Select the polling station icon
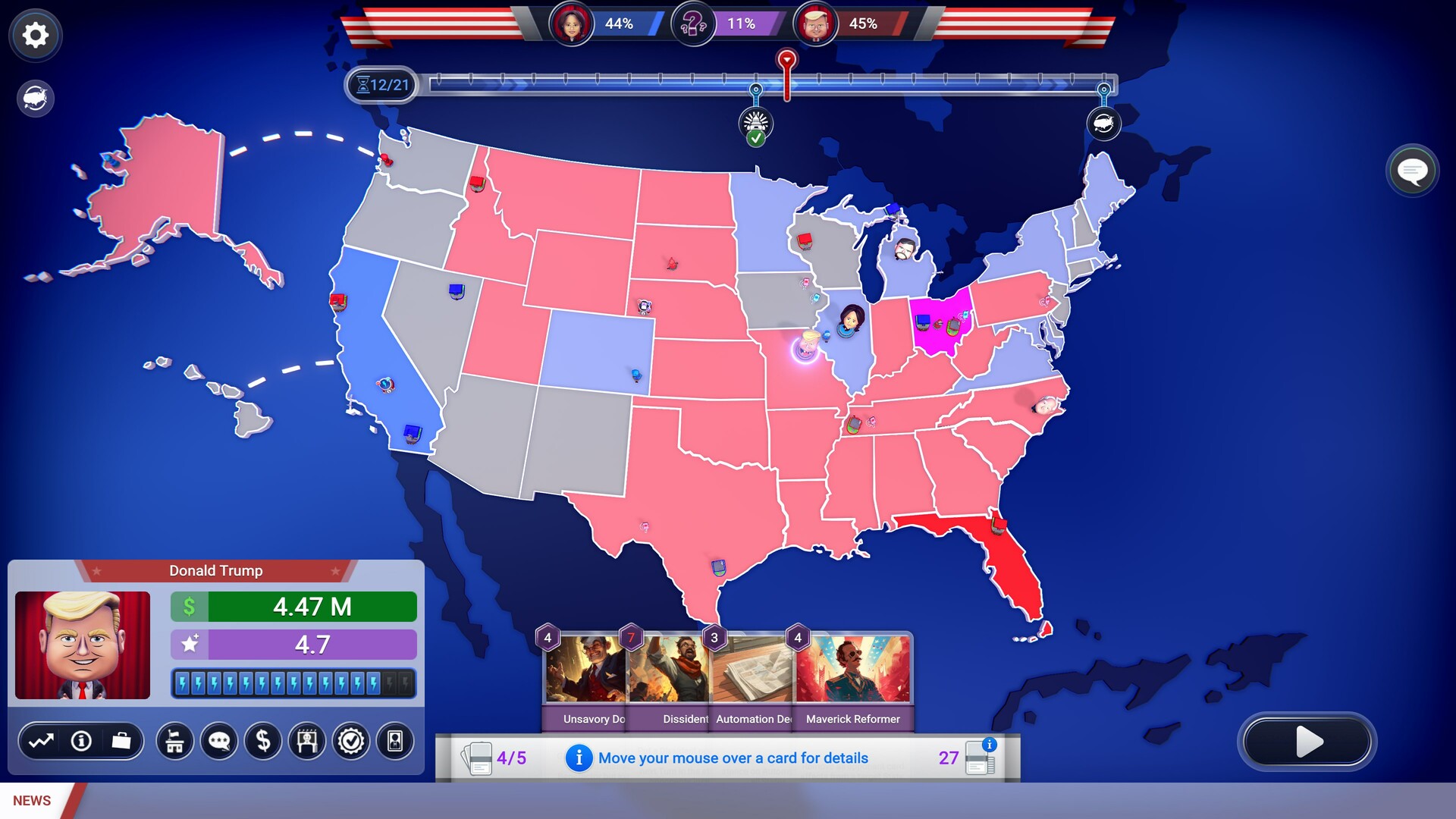Screen dimensions: 1456x819 (x=175, y=741)
